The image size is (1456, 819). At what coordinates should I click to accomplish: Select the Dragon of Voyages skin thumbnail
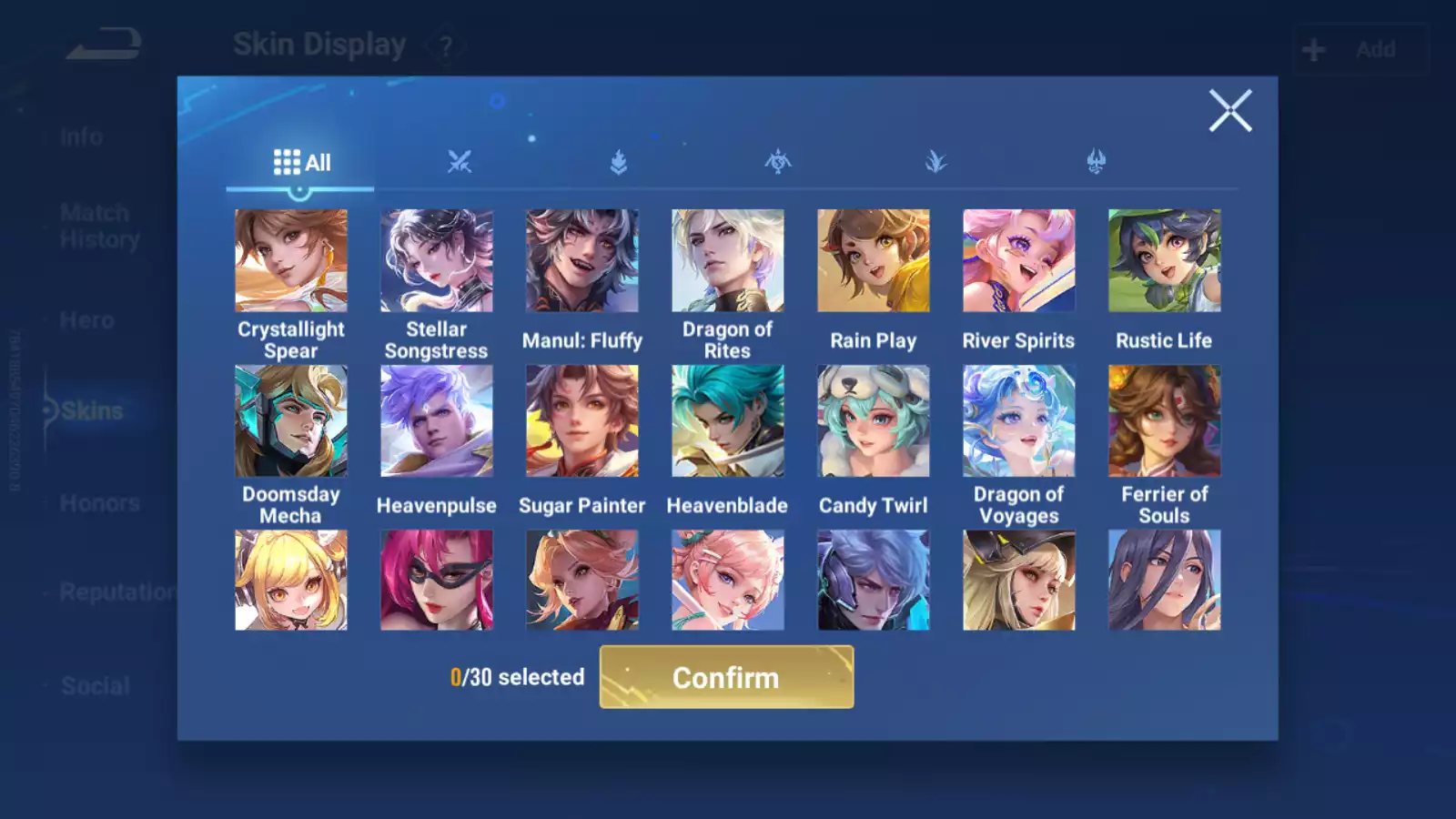click(1019, 420)
